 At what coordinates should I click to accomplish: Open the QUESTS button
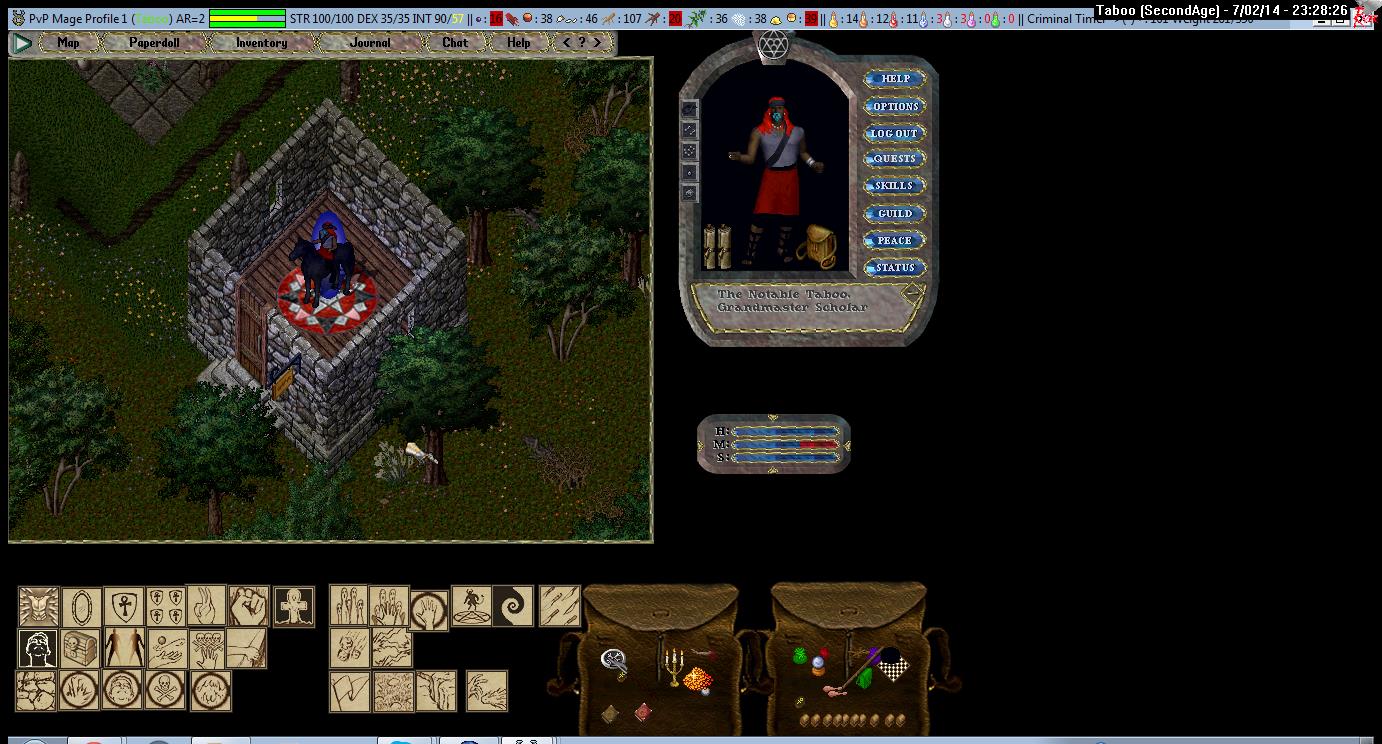[x=894, y=159]
